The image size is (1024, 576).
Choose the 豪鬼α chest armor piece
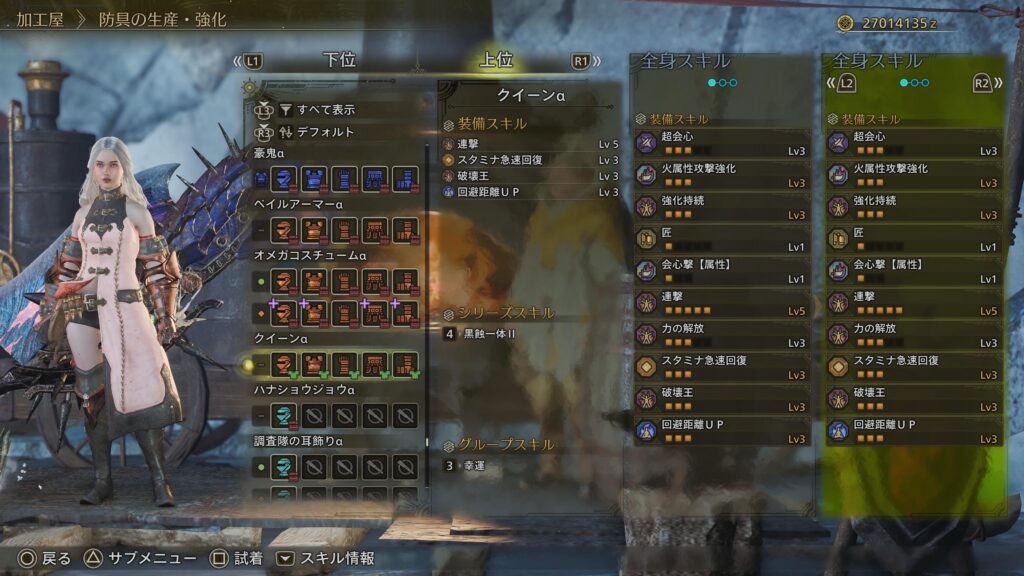315,178
